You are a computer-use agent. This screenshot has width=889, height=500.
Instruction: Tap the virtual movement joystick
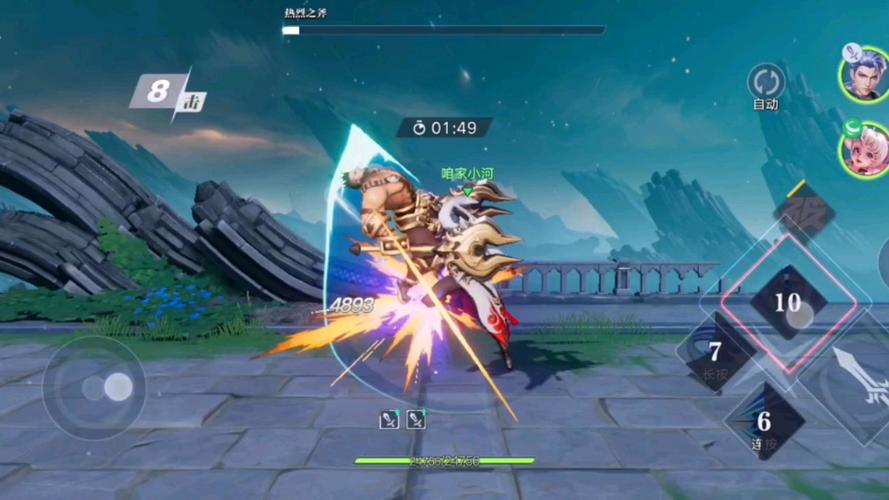[95, 386]
